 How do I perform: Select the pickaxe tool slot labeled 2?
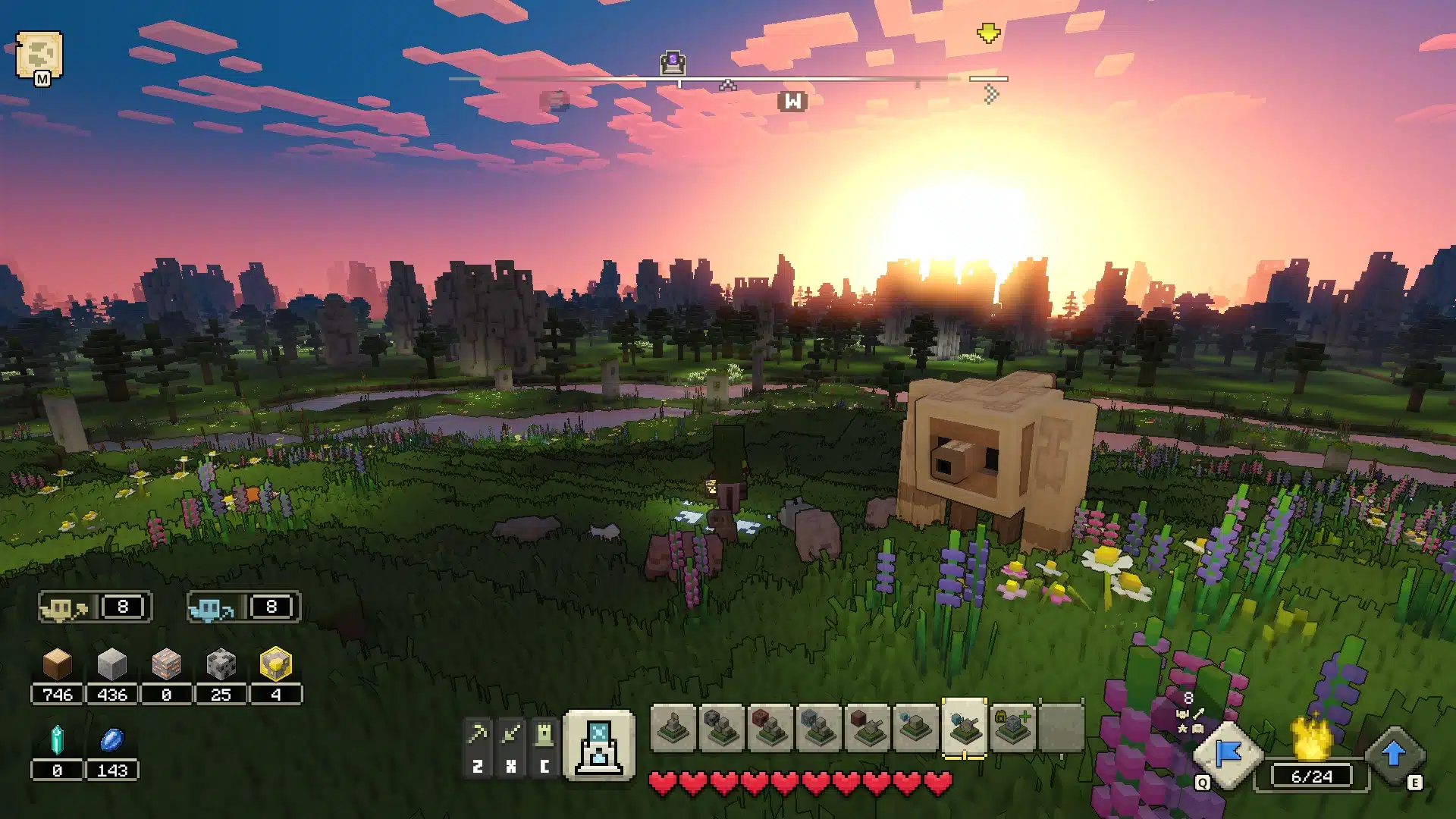478,732
